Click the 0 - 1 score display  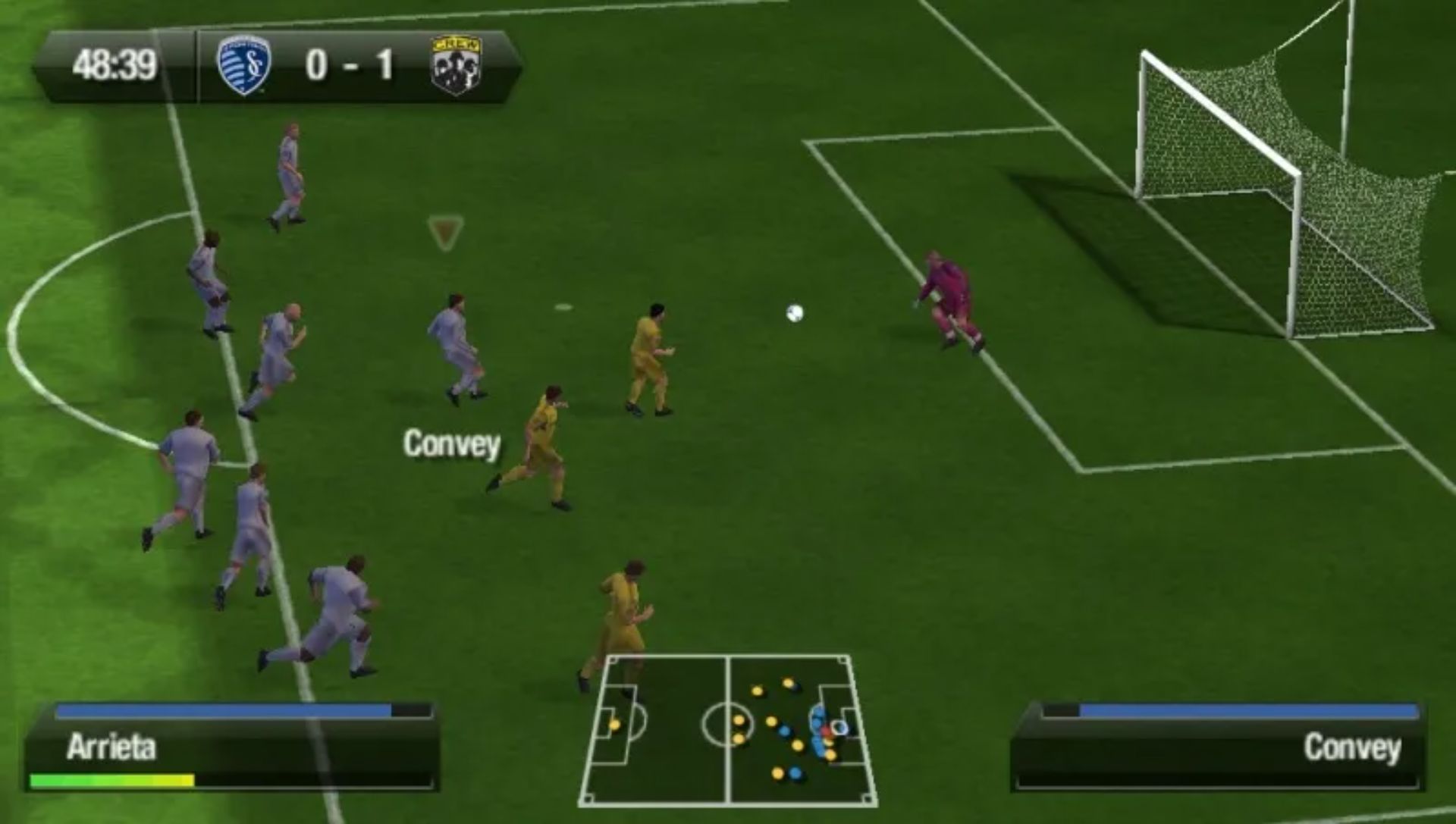click(x=353, y=64)
